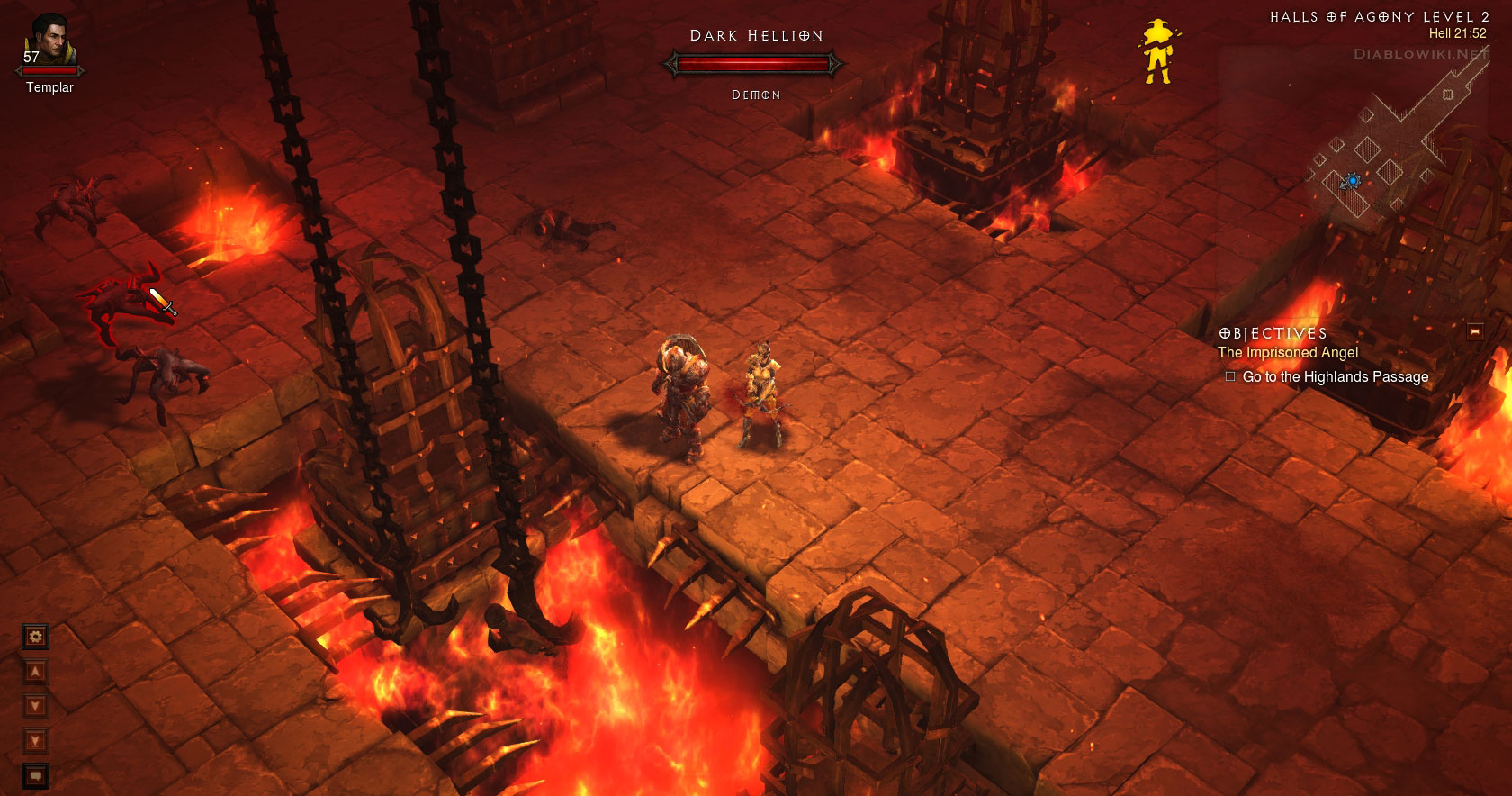Screen dimensions: 1512x796
Task: Jump to bottom of chat log
Action: (x=35, y=741)
